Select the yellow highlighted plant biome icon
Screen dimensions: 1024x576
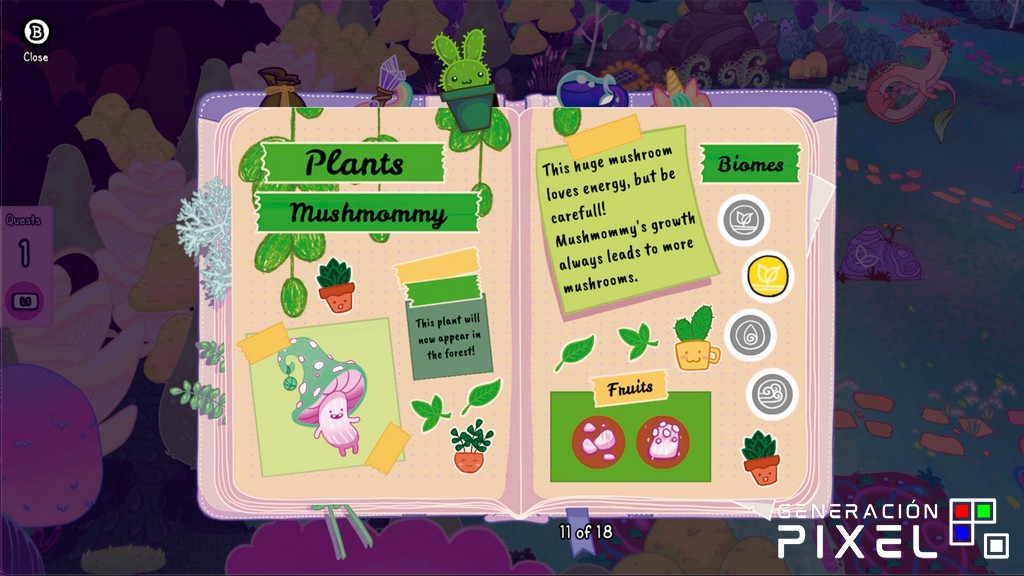coord(767,276)
